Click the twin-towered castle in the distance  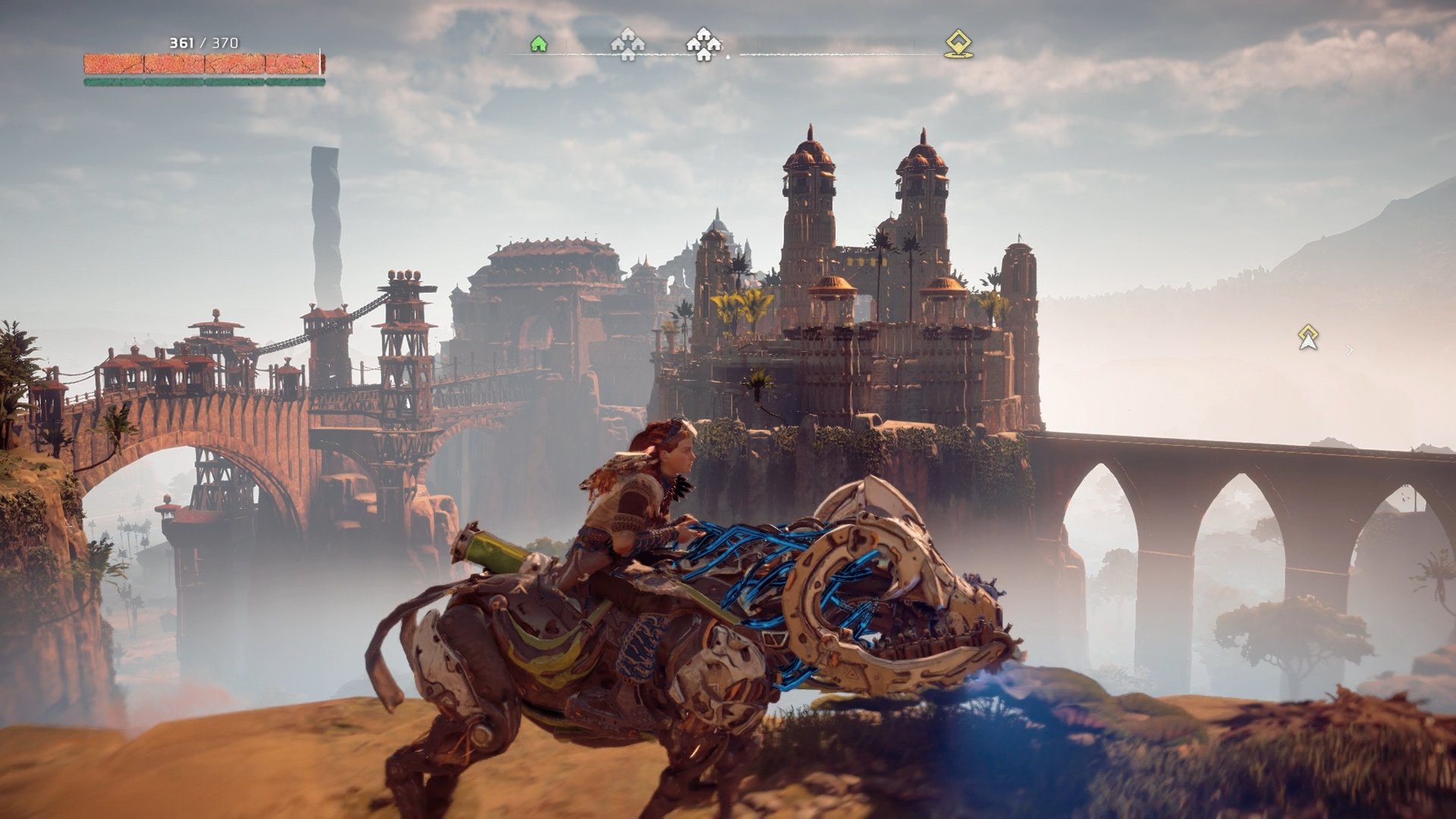pos(864,227)
